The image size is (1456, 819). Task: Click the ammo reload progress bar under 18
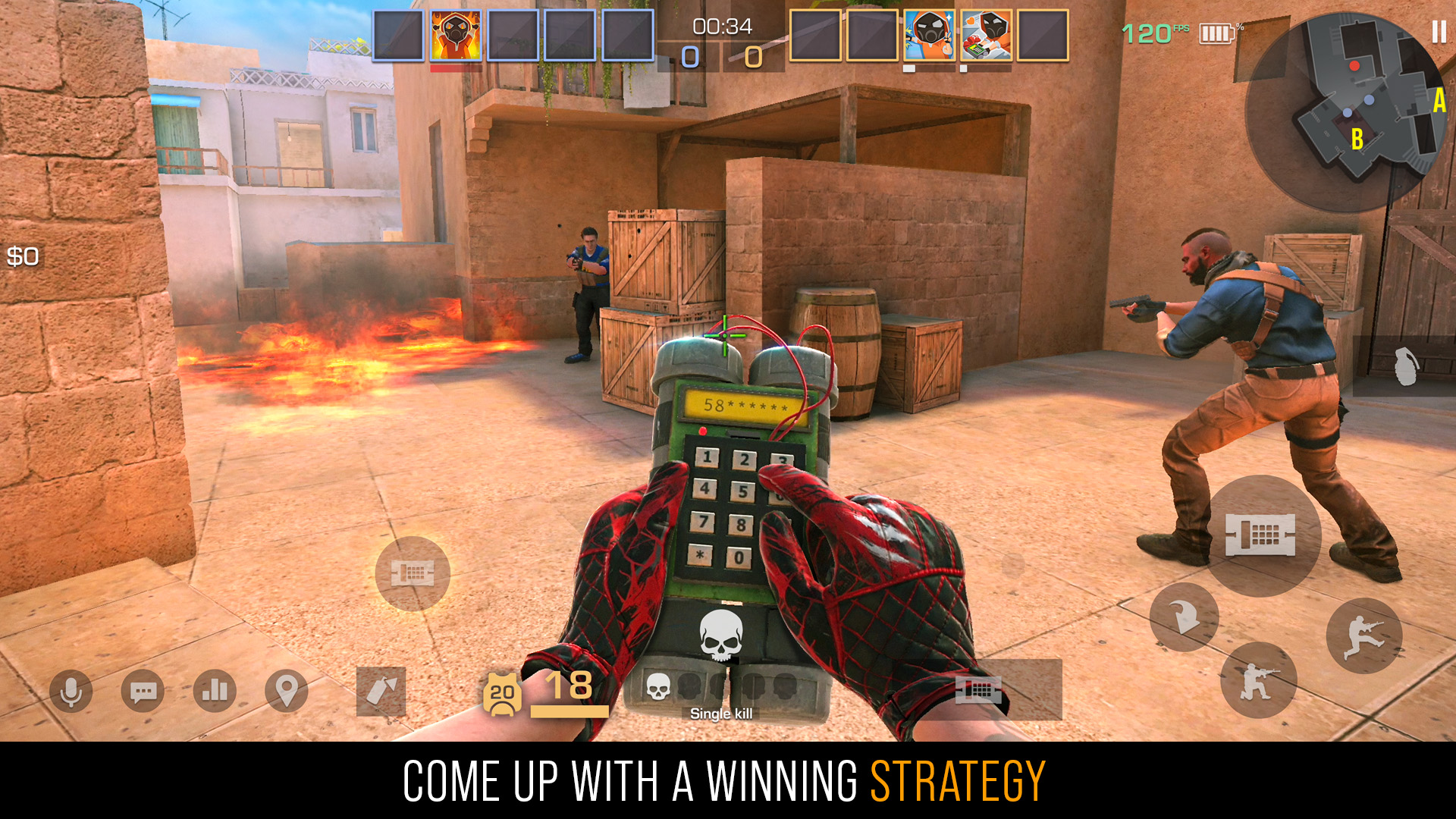click(x=570, y=711)
